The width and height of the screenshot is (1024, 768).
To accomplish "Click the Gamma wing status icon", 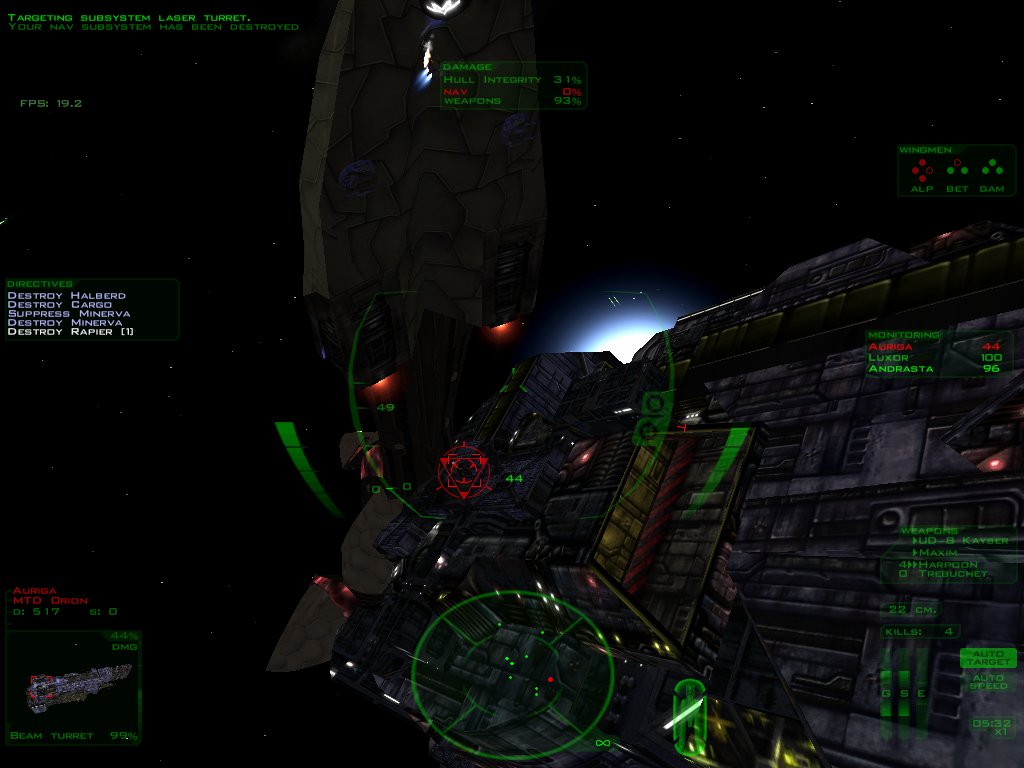I will [992, 169].
